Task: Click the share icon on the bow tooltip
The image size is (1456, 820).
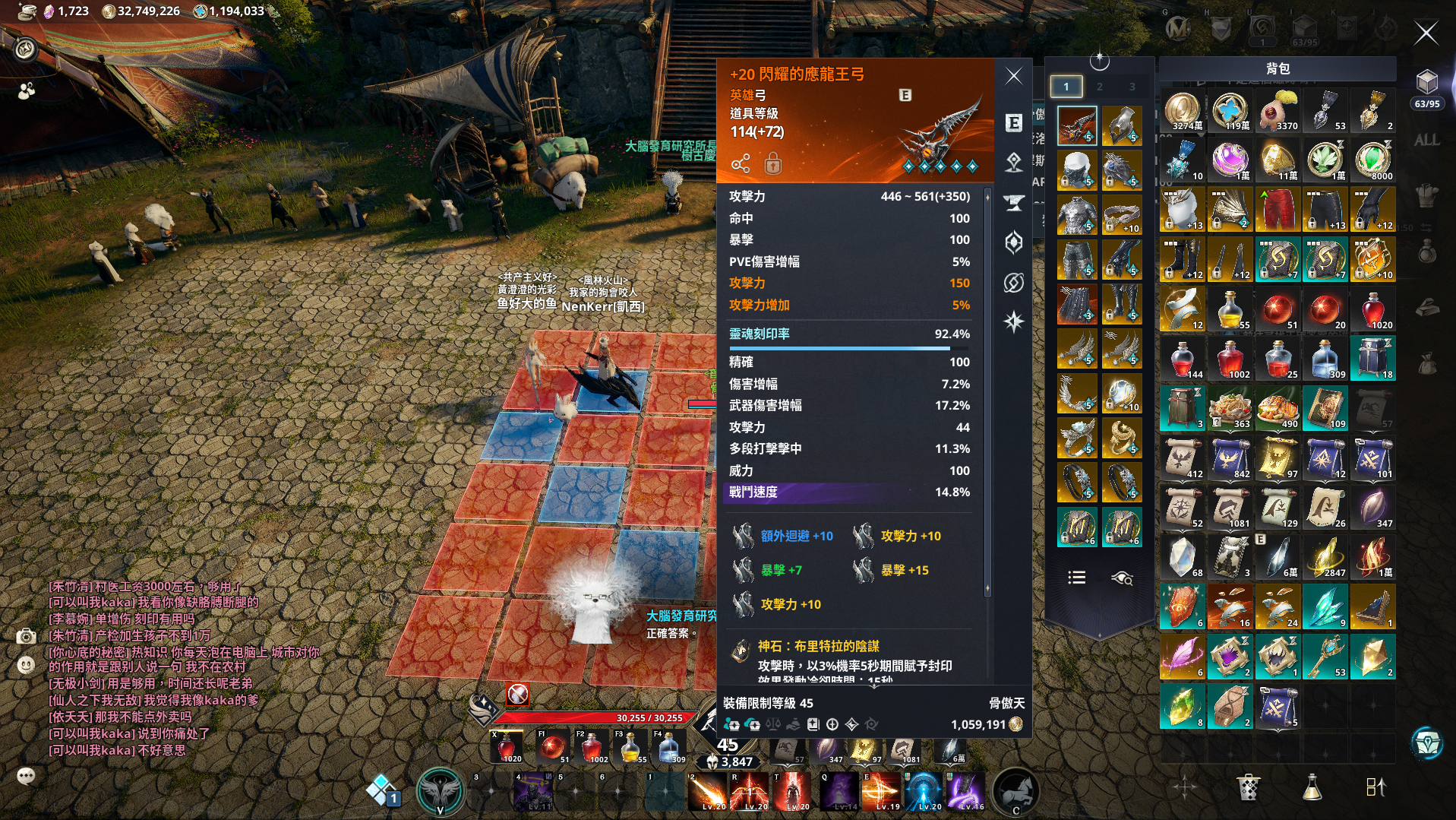Action: pyautogui.click(x=741, y=164)
